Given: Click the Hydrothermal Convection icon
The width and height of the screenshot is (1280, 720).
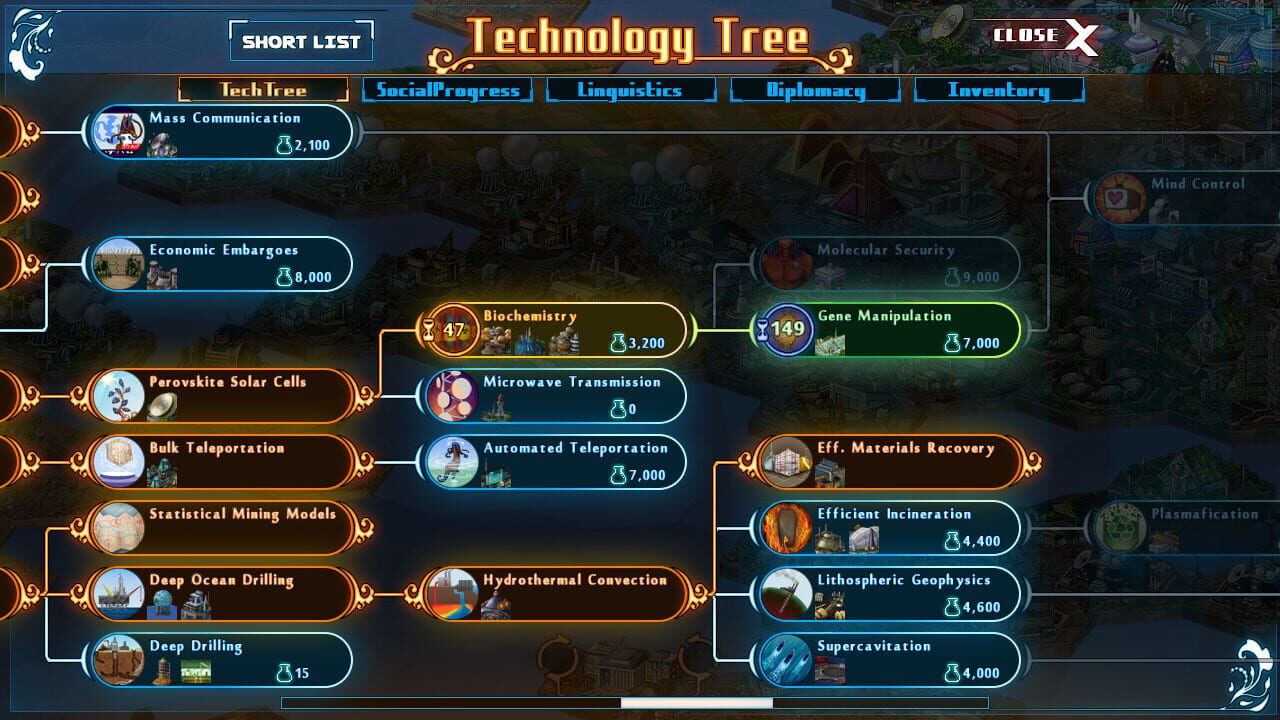Looking at the screenshot, I should point(452,593).
